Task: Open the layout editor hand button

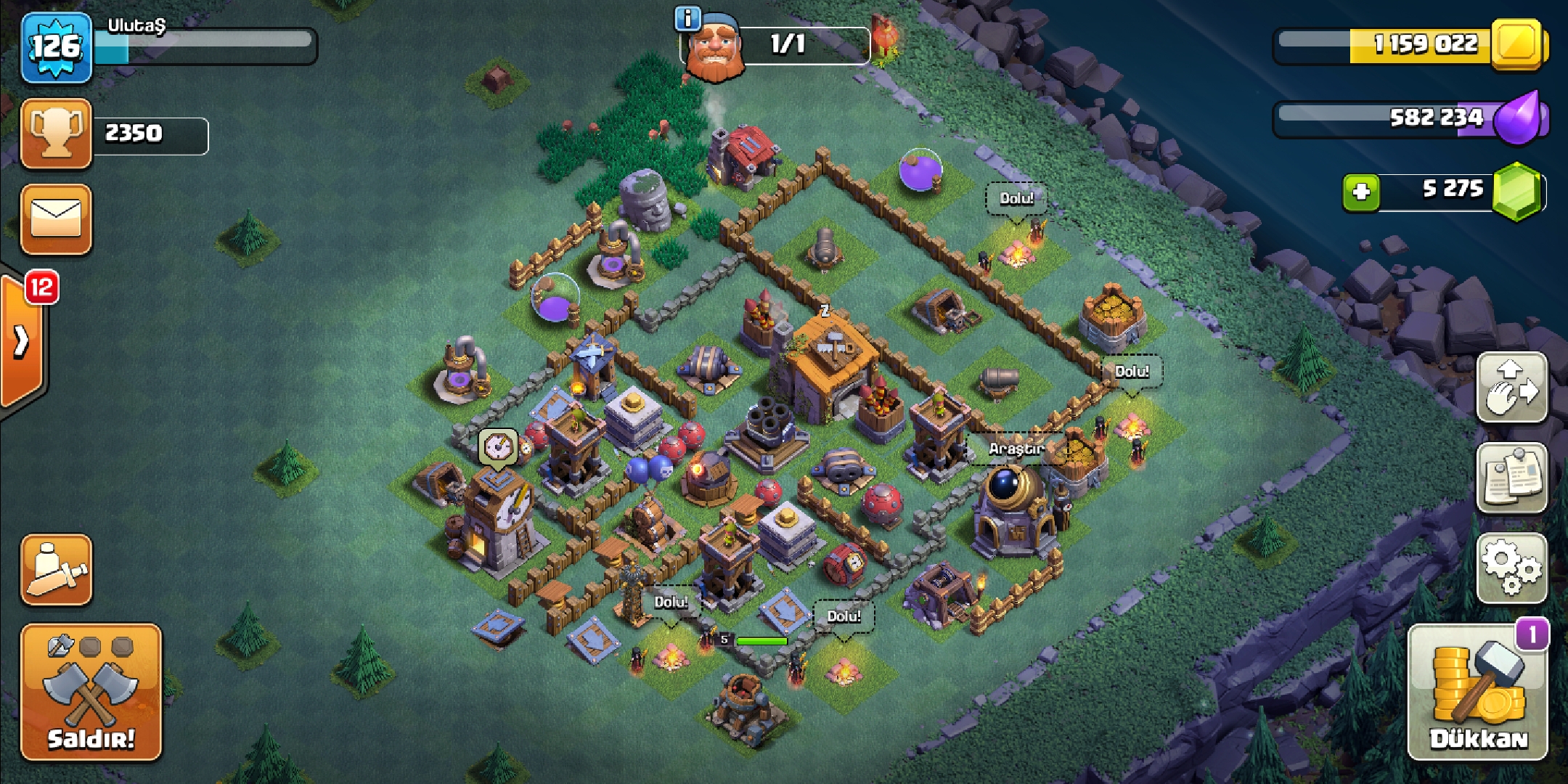Action: 1512,388
